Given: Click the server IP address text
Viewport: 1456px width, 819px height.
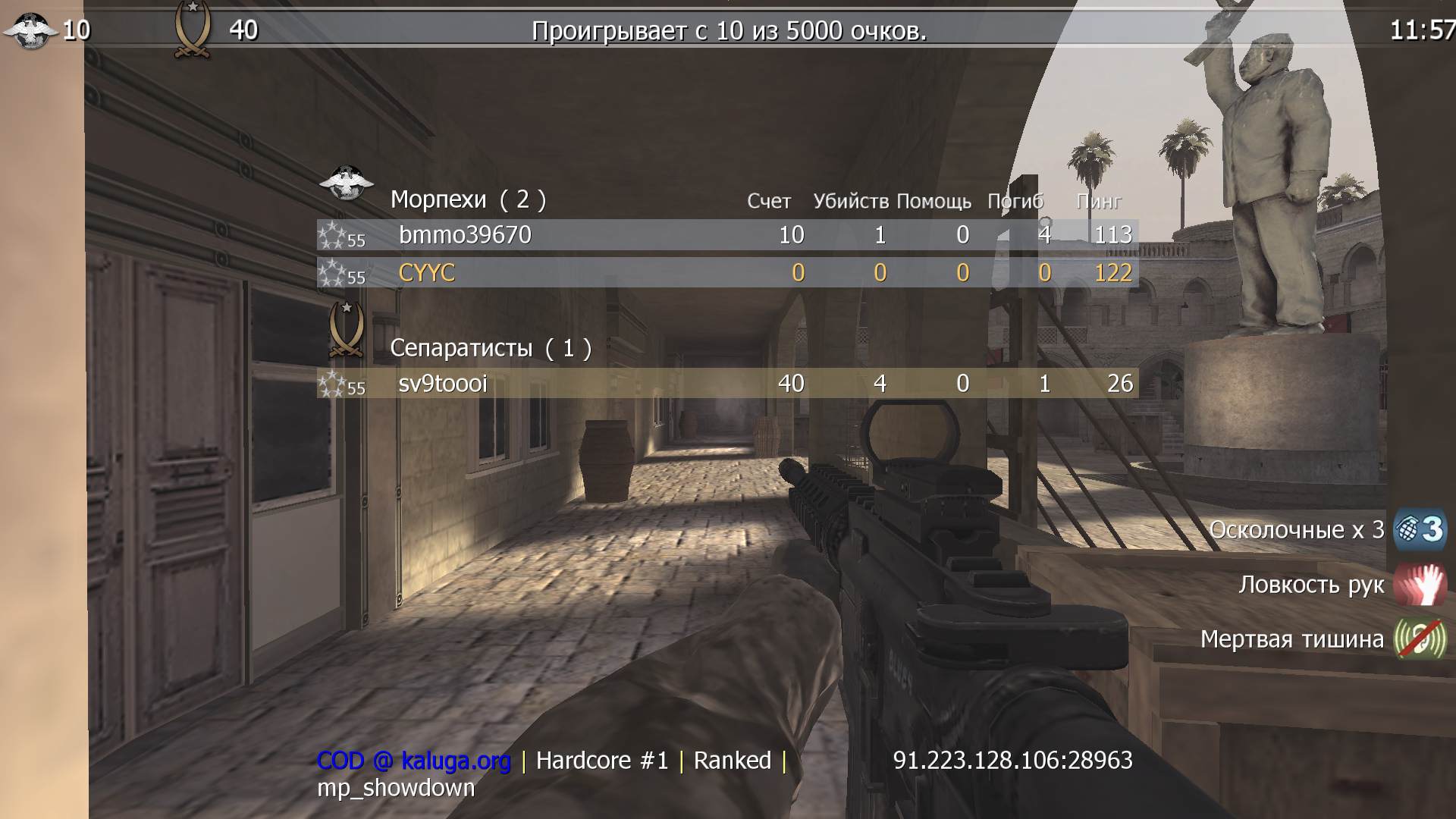Looking at the screenshot, I should pyautogui.click(x=1014, y=760).
